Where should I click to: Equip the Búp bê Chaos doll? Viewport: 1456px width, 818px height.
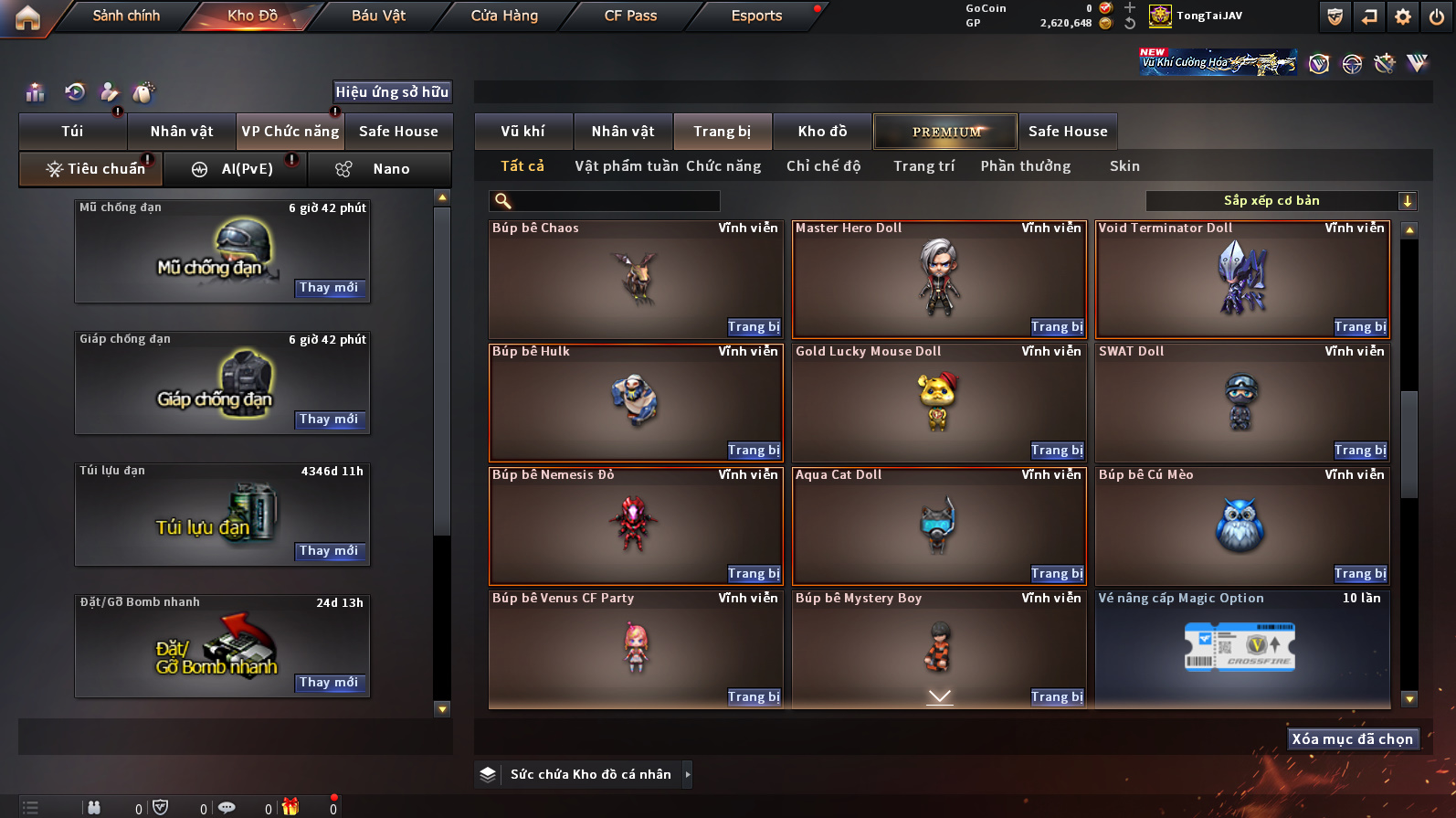(754, 327)
